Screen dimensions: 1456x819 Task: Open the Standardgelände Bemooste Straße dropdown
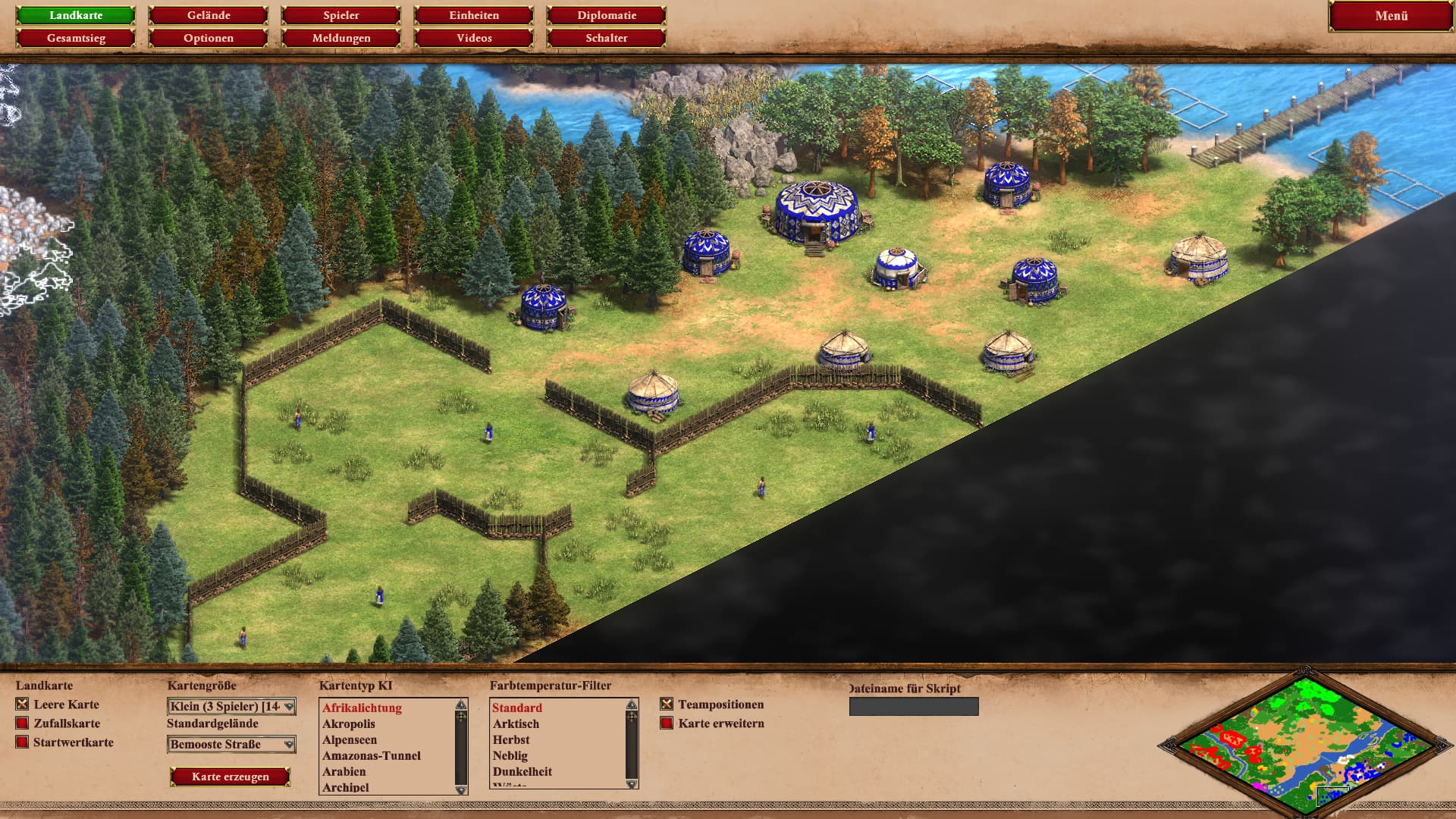tap(231, 745)
